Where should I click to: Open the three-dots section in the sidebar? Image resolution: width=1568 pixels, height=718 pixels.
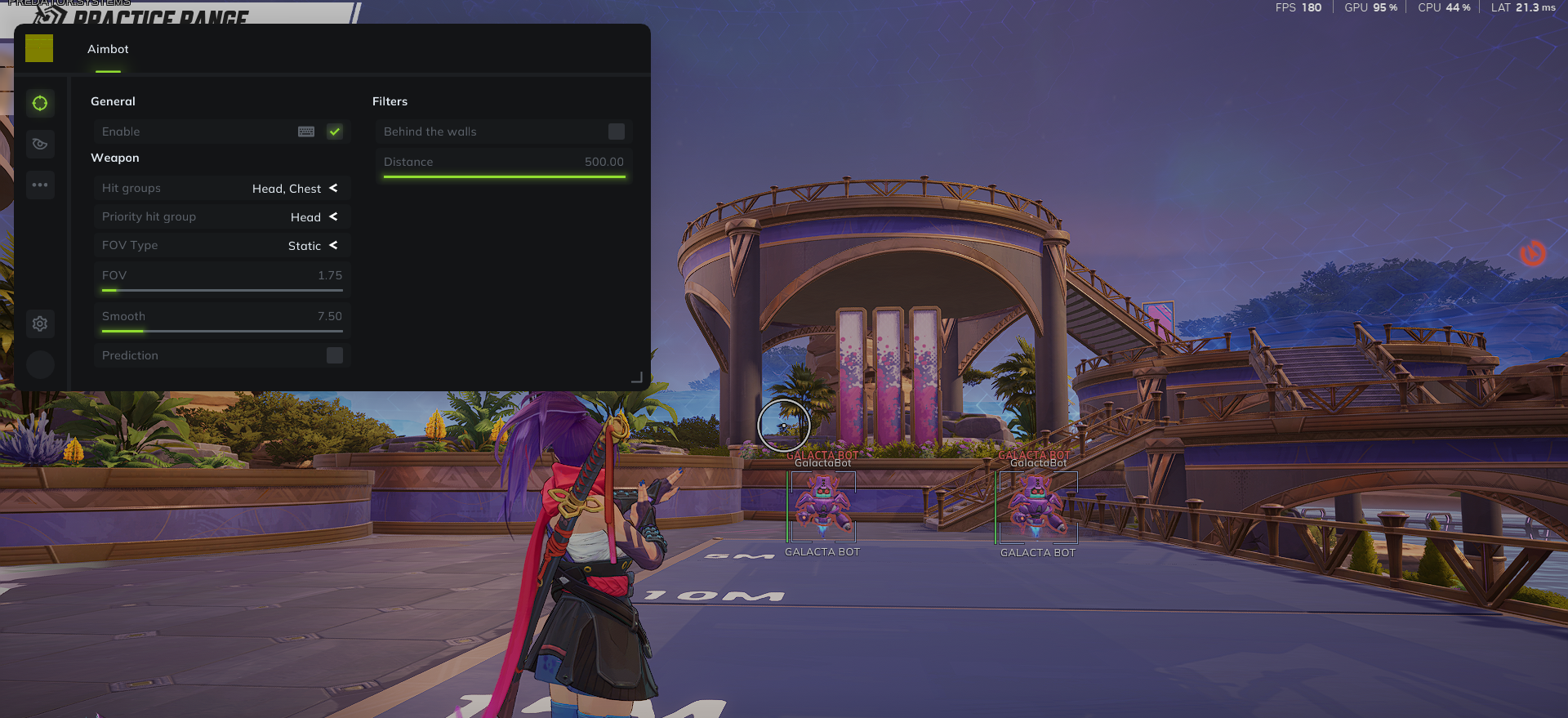[x=40, y=185]
